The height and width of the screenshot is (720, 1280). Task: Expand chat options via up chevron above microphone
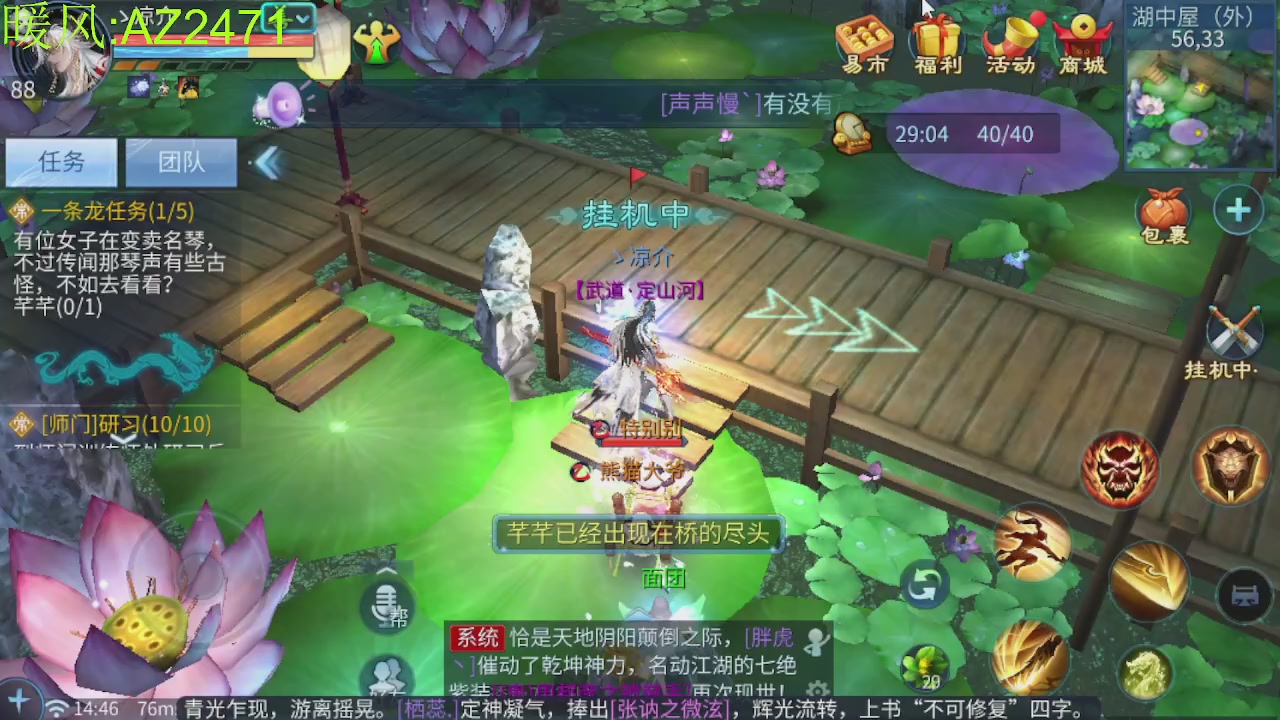pyautogui.click(x=387, y=570)
